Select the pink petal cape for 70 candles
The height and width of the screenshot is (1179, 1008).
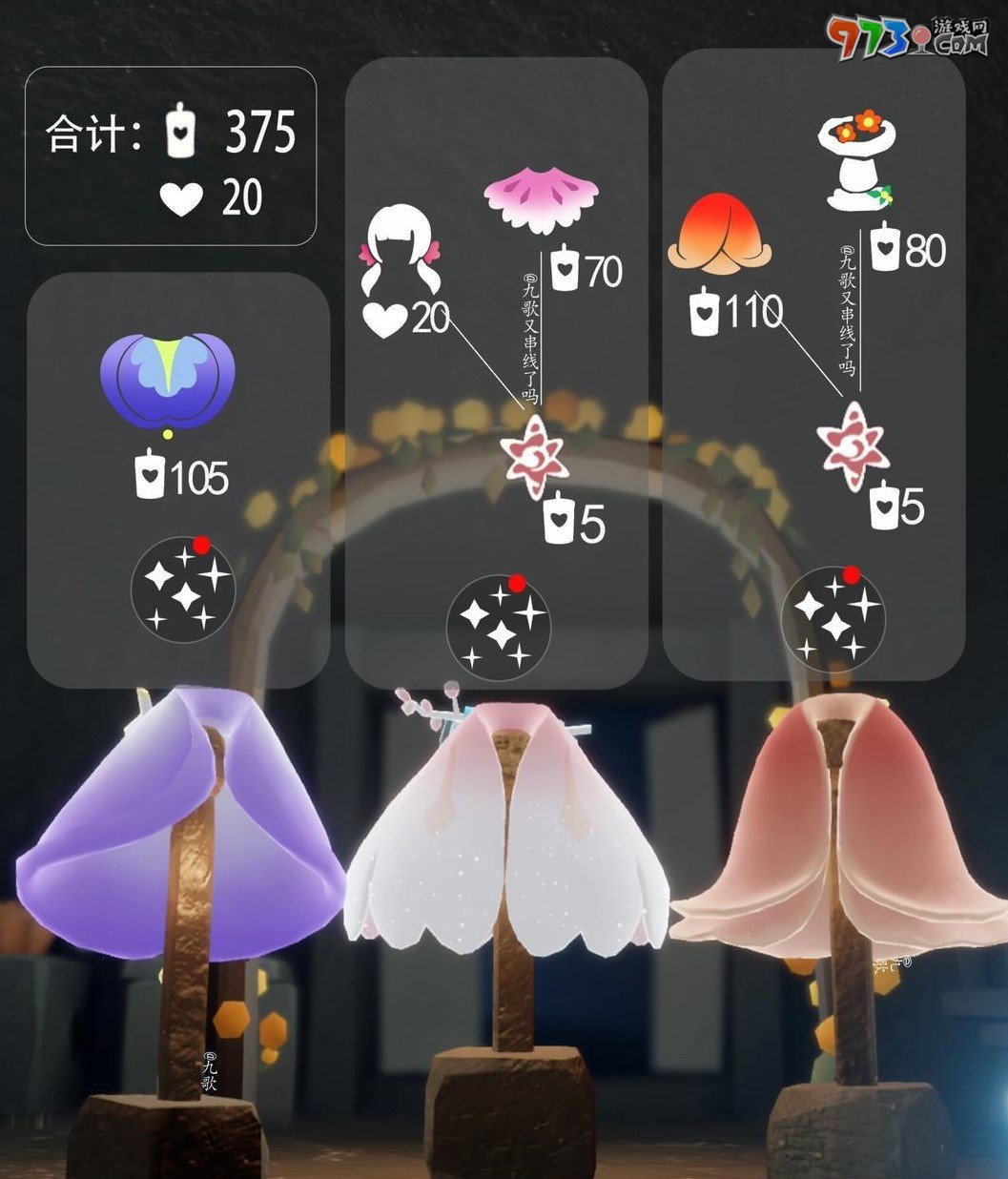(541, 201)
